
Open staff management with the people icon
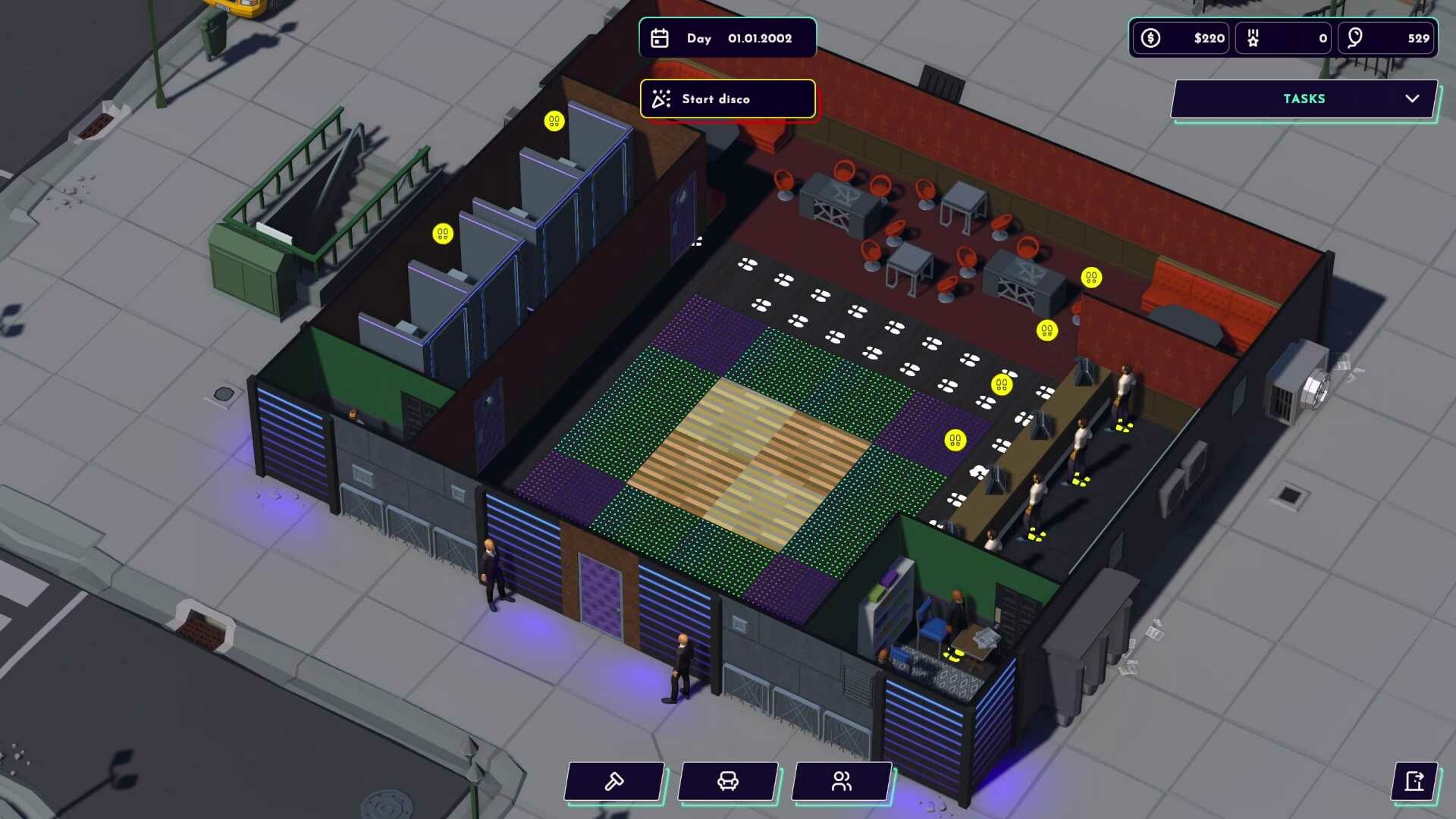(x=841, y=782)
